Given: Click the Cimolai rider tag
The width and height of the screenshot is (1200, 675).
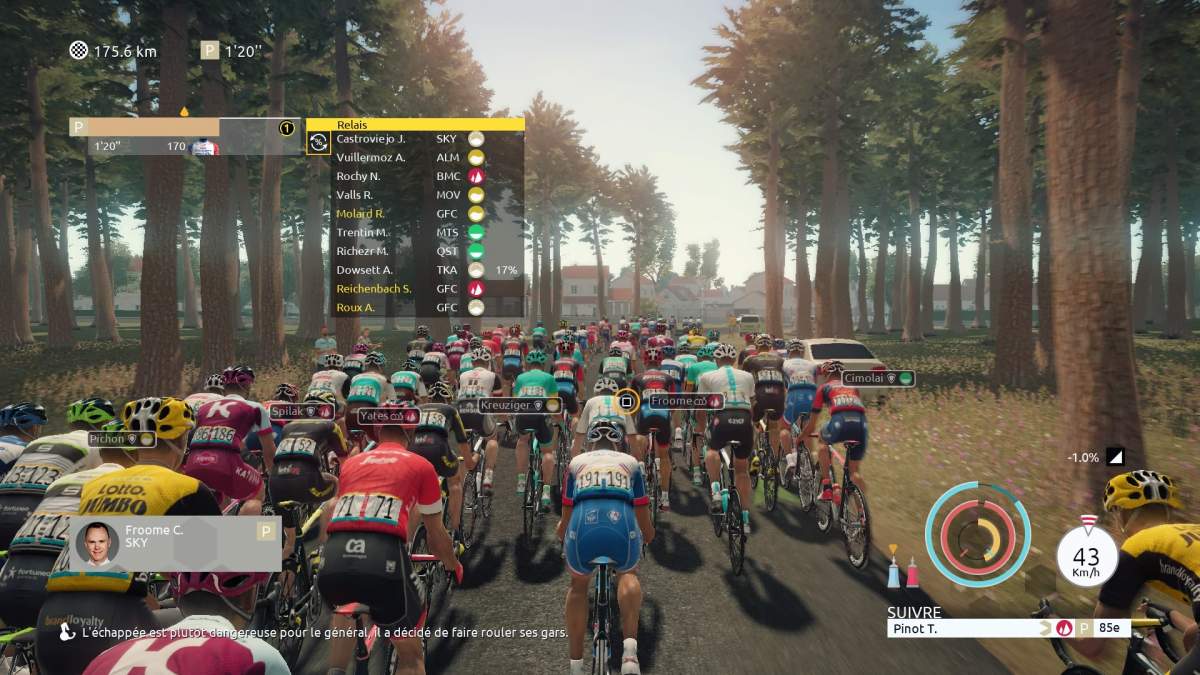Looking at the screenshot, I should click(877, 378).
